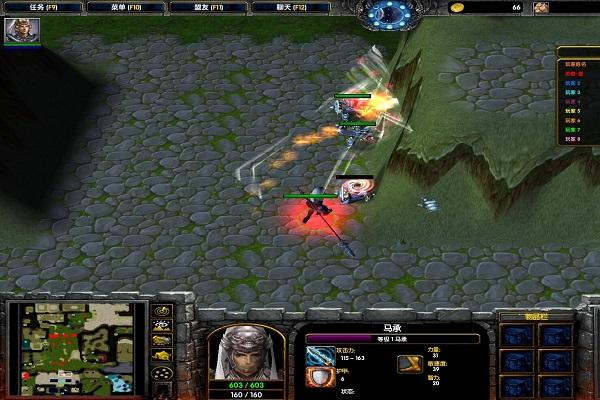Click the armor shield icon
600x400 pixels.
click(321, 377)
